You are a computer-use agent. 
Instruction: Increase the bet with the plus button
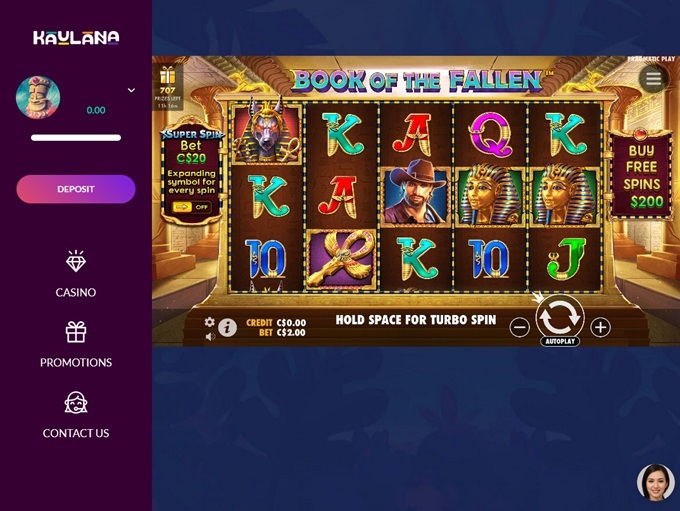(x=600, y=327)
